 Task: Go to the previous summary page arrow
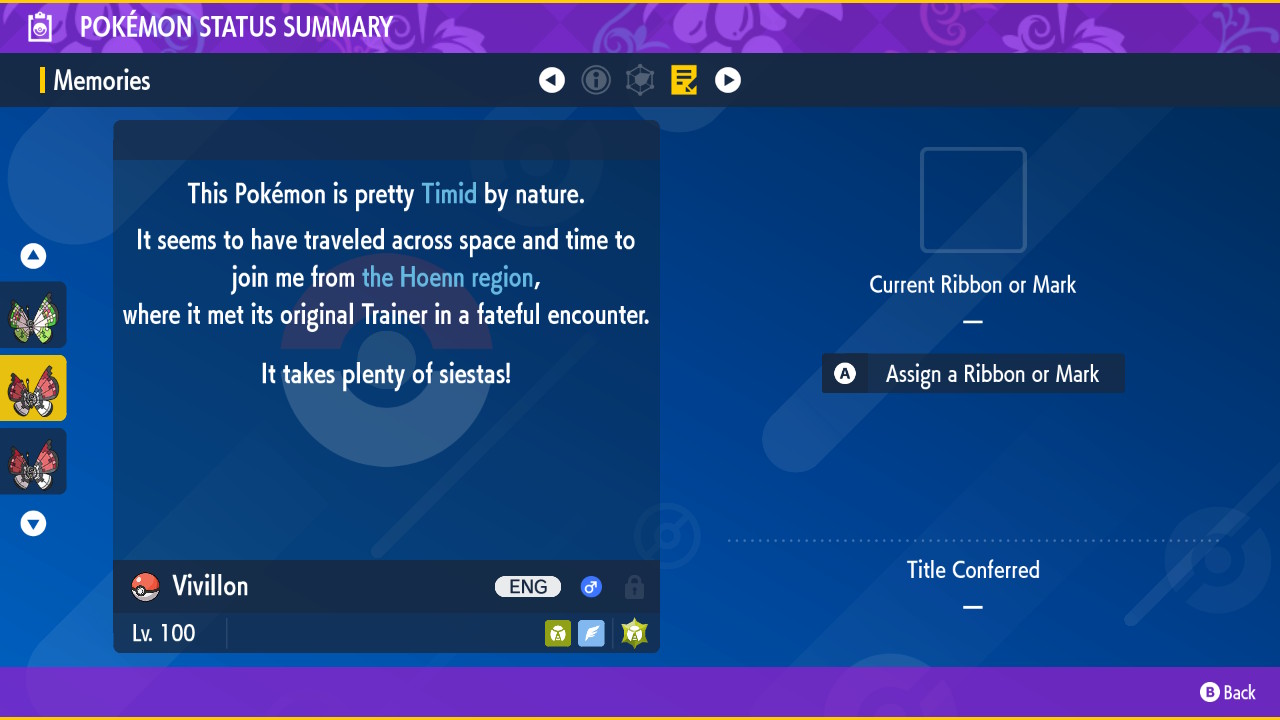click(x=552, y=80)
